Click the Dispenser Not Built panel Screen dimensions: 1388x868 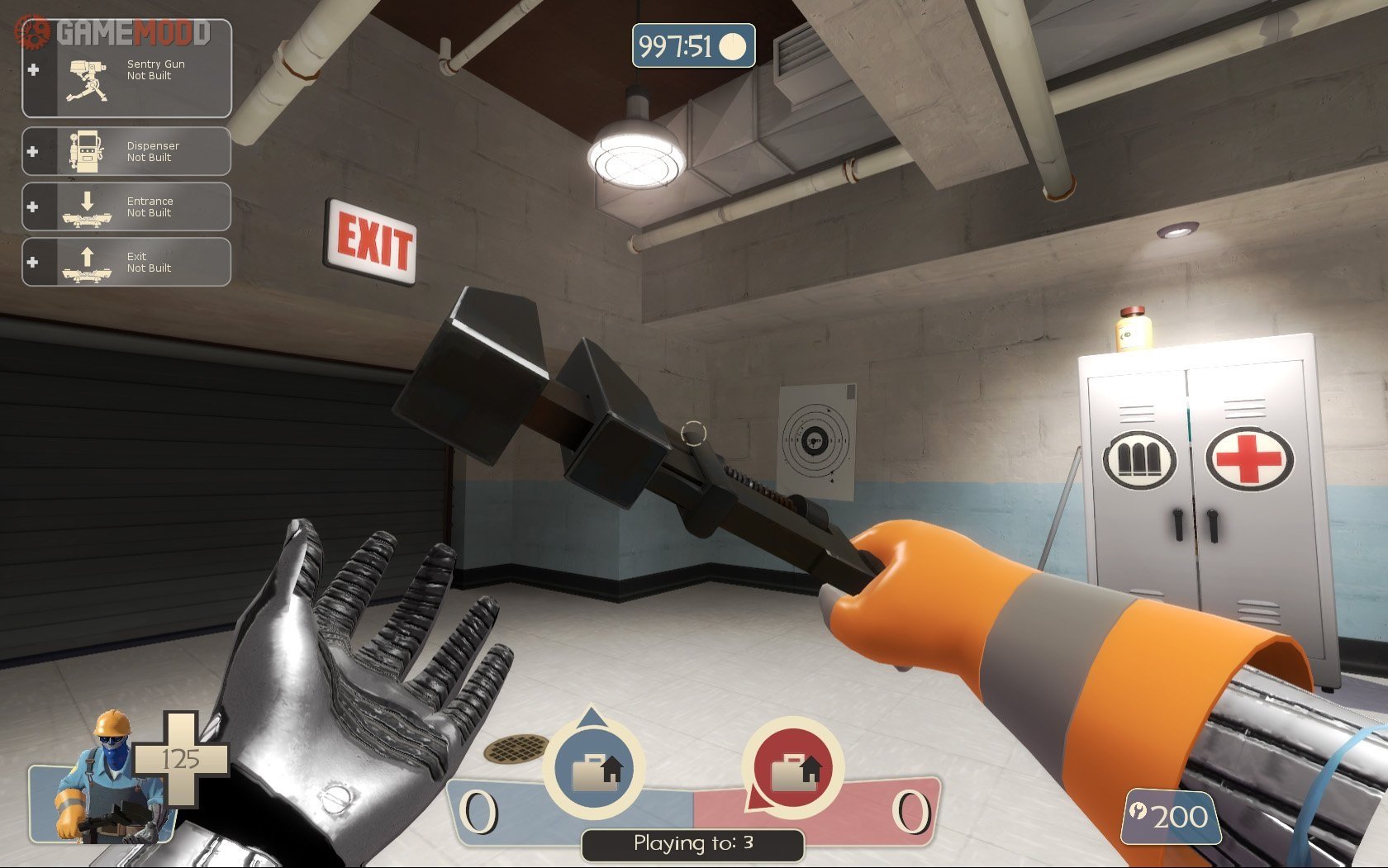(126, 151)
